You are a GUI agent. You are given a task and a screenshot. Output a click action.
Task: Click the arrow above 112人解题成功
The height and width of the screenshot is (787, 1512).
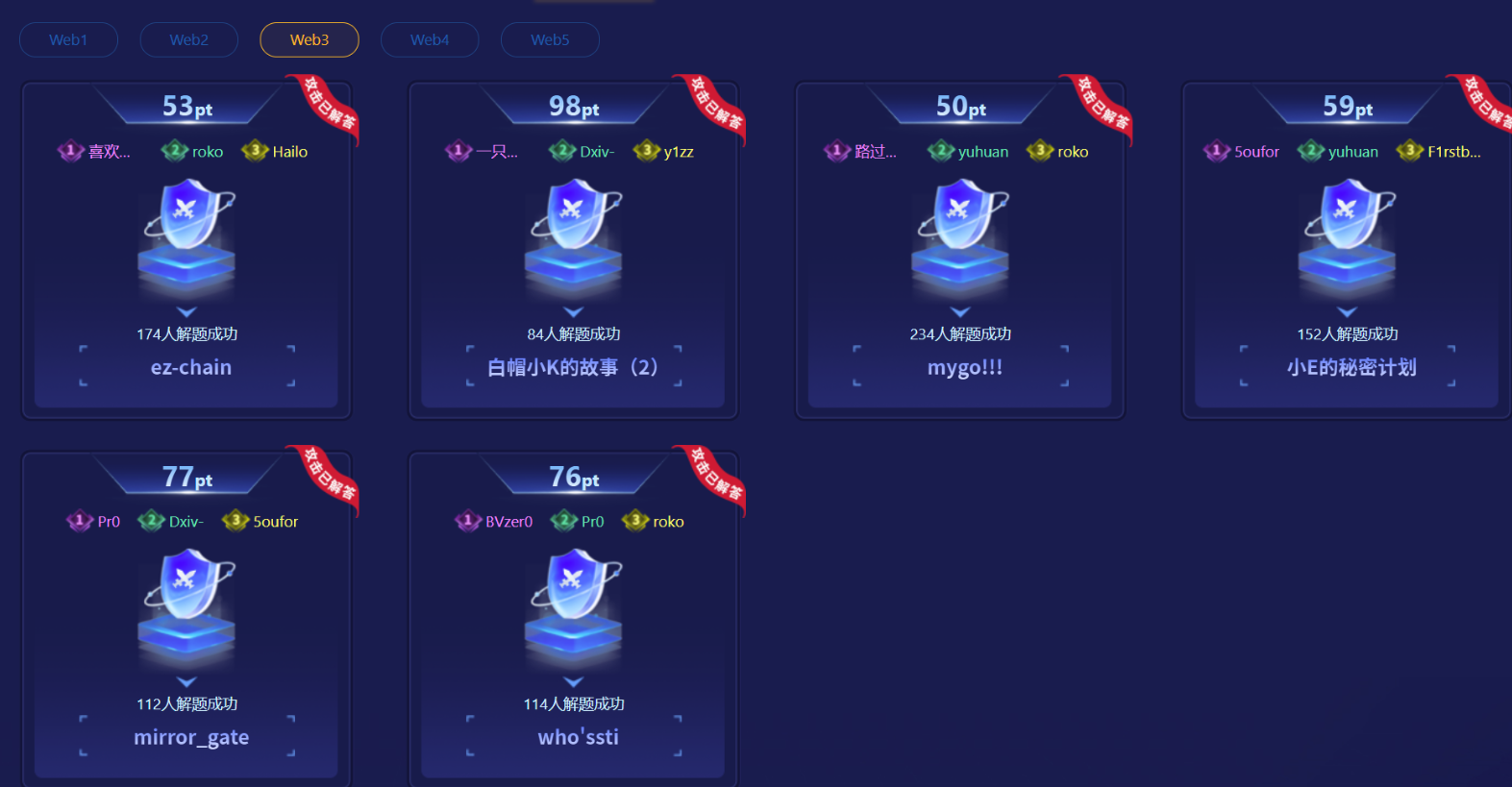pos(186,681)
